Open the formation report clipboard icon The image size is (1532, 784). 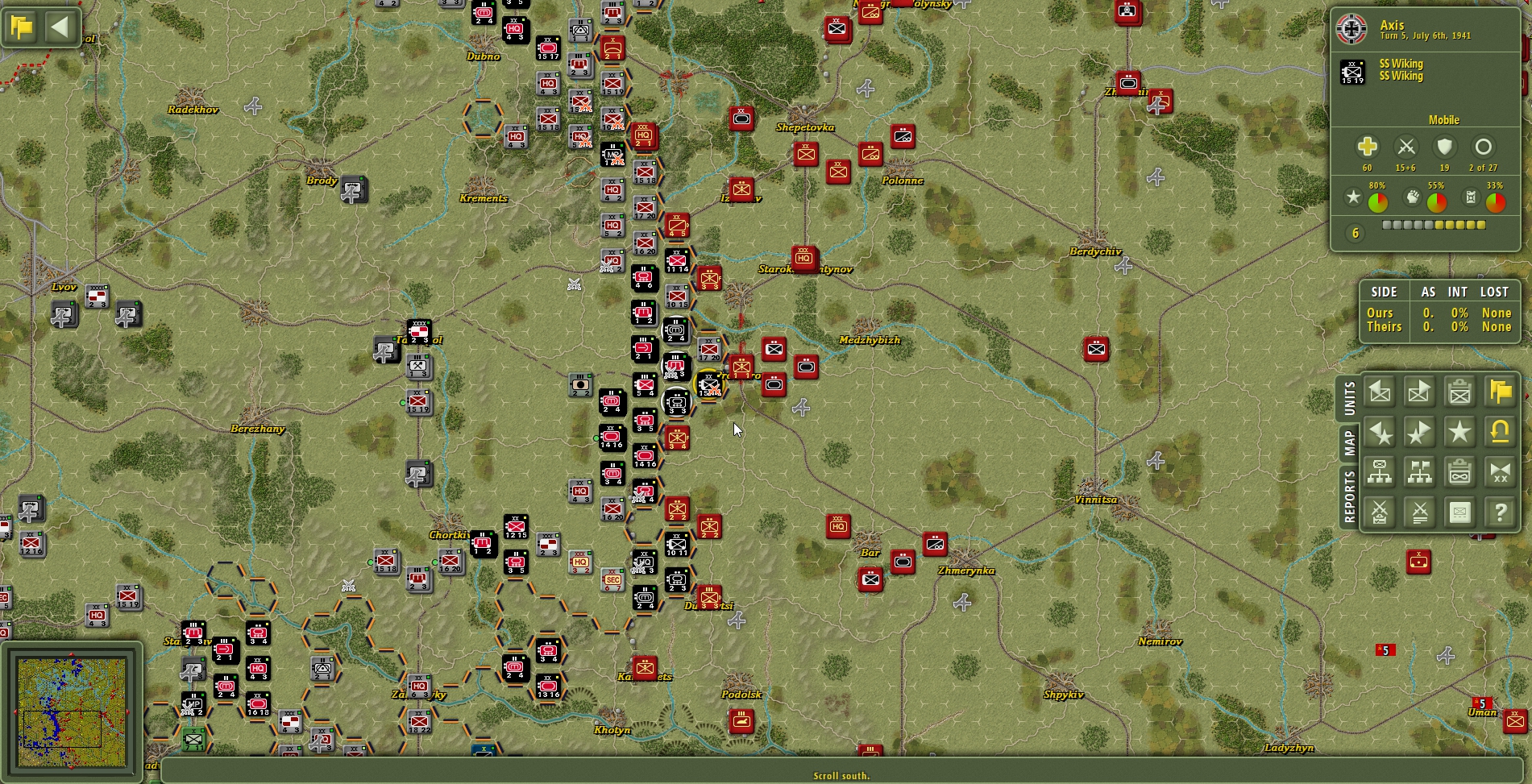(1460, 472)
